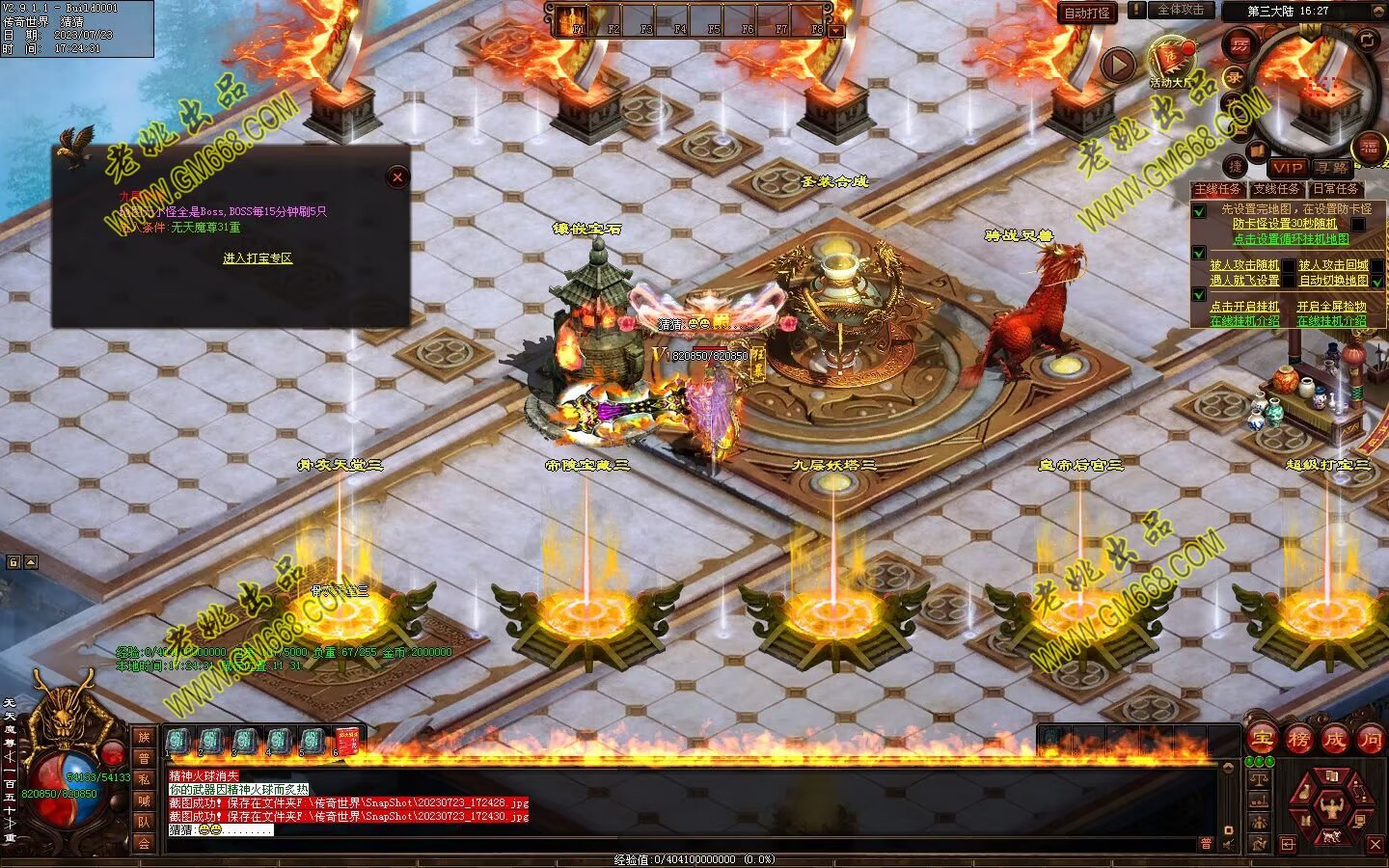Switch to the 日常任务 tab
The image size is (1389, 868).
coord(1336,189)
